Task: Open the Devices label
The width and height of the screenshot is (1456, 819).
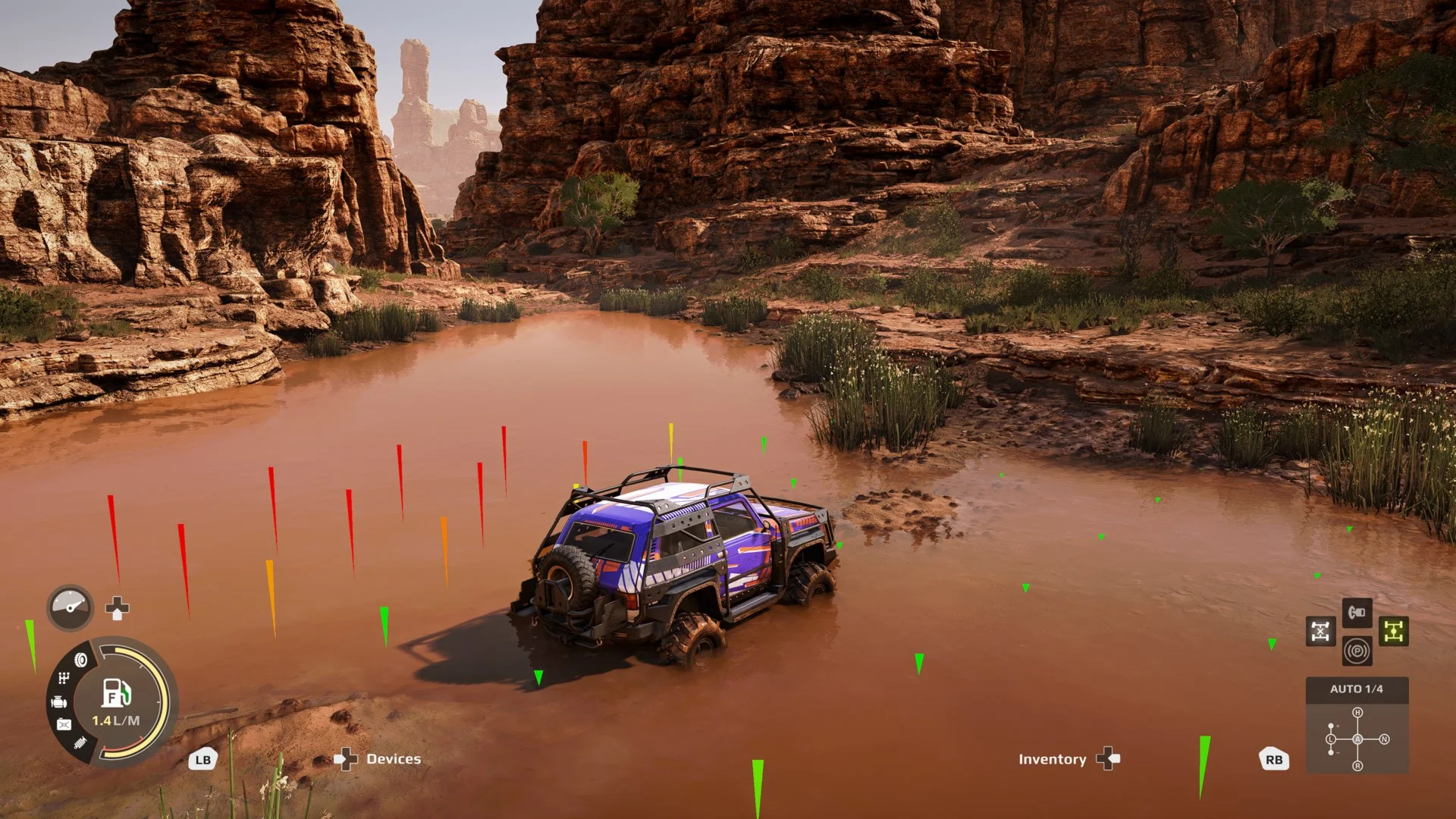Action: pos(393,759)
